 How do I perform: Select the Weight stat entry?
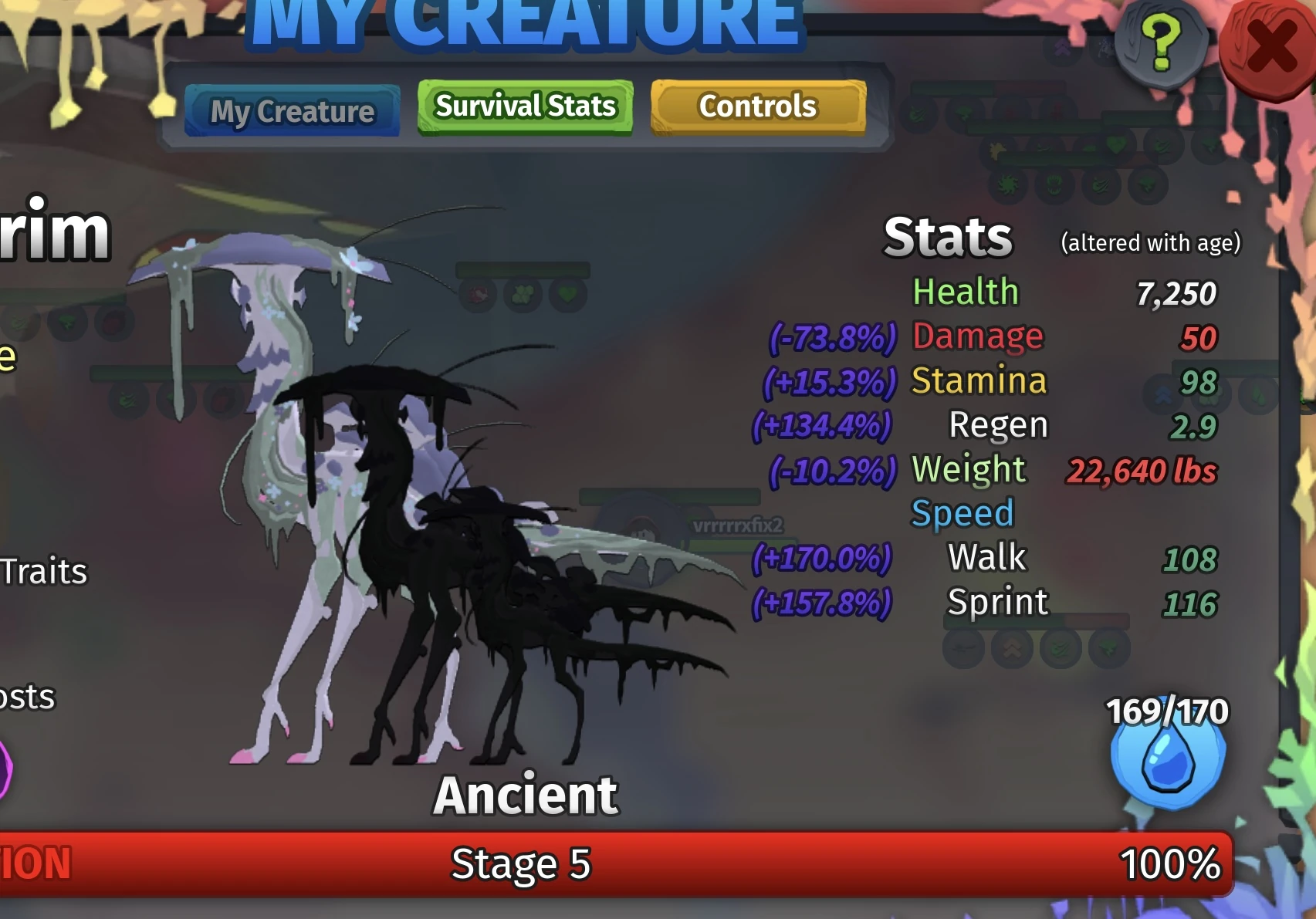968,469
